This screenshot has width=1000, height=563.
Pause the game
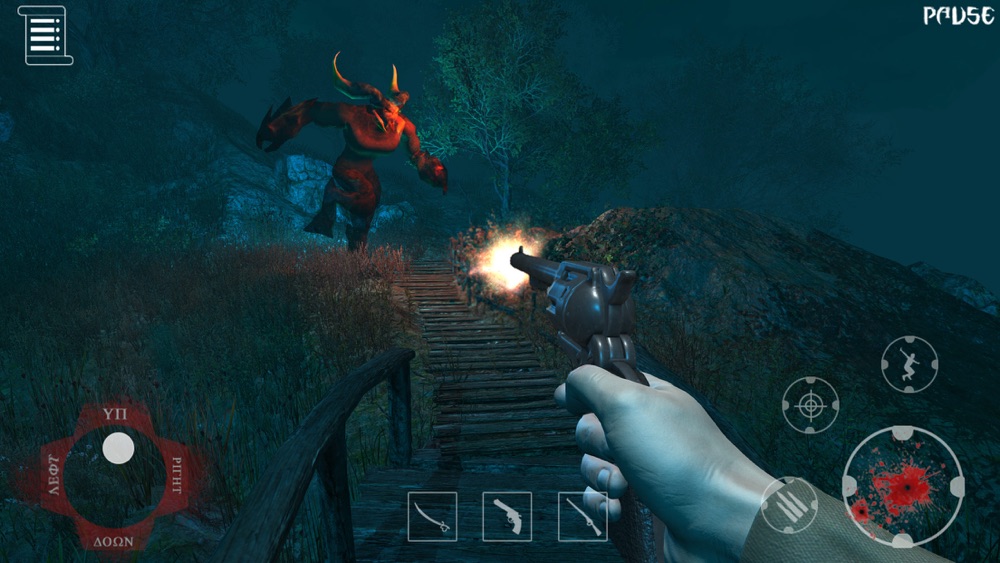click(957, 16)
